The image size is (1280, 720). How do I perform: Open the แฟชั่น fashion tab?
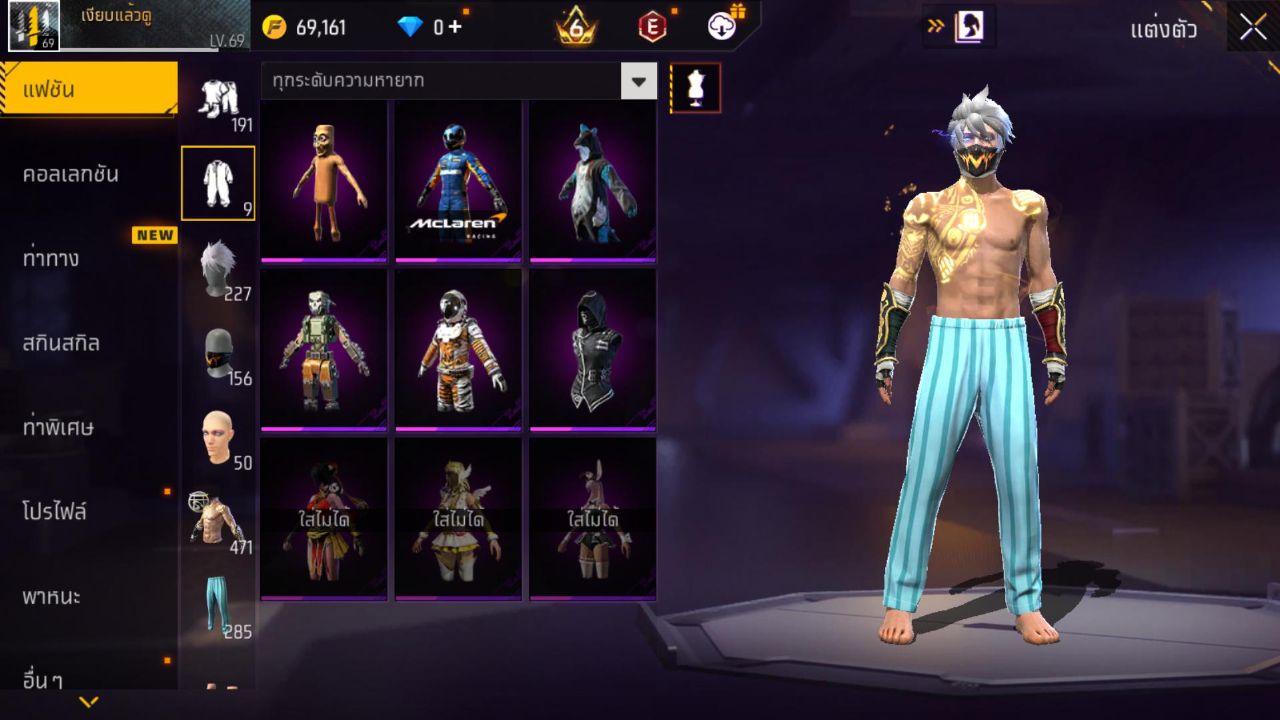click(88, 90)
